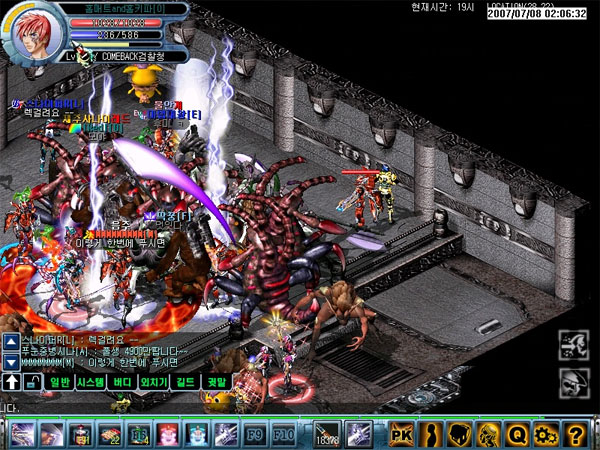
Task: Expand chat window with white up arrow
Action: click(11, 381)
